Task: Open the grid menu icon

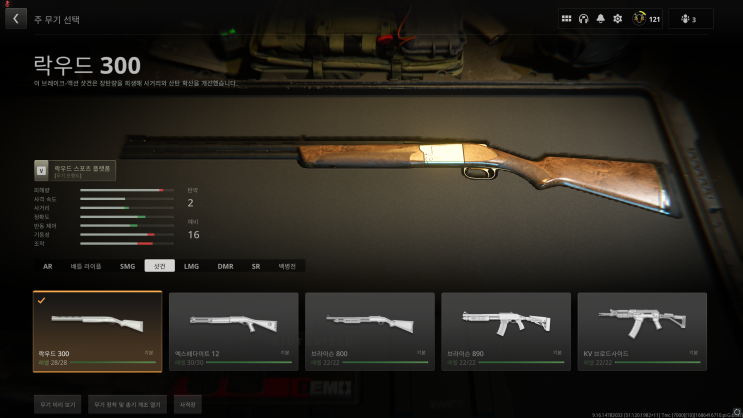Action: pos(566,18)
